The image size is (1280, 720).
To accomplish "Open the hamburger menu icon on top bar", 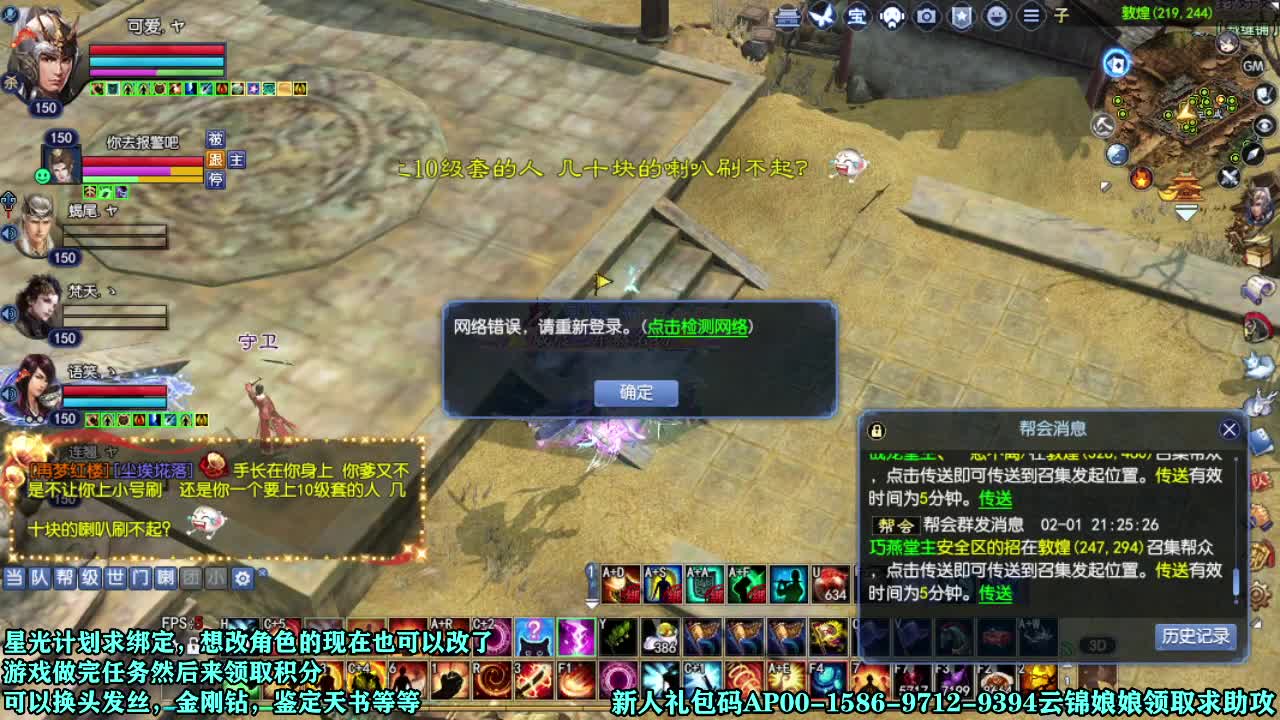I will [x=1030, y=16].
